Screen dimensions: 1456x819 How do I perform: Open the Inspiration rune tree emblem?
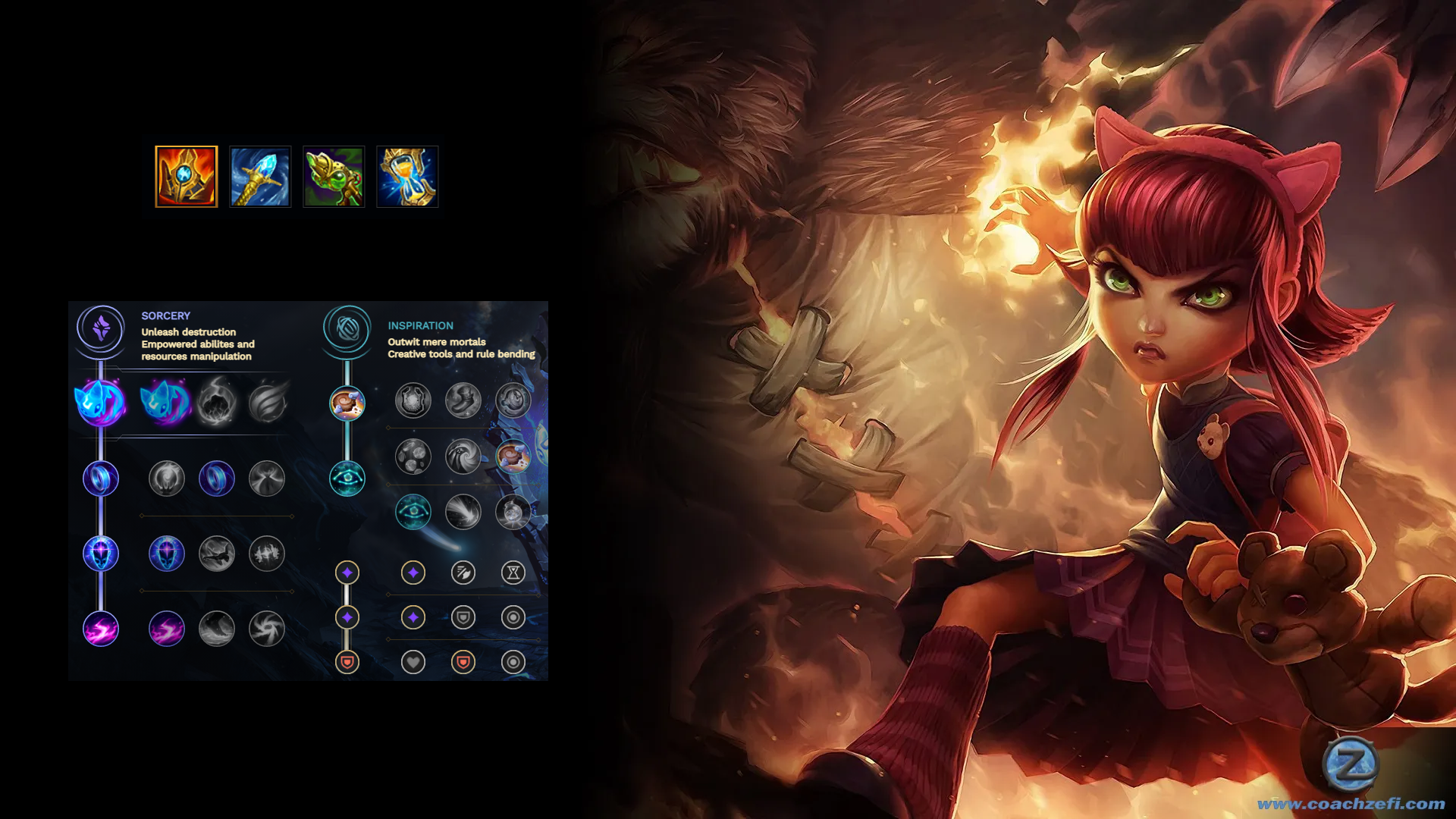347,329
